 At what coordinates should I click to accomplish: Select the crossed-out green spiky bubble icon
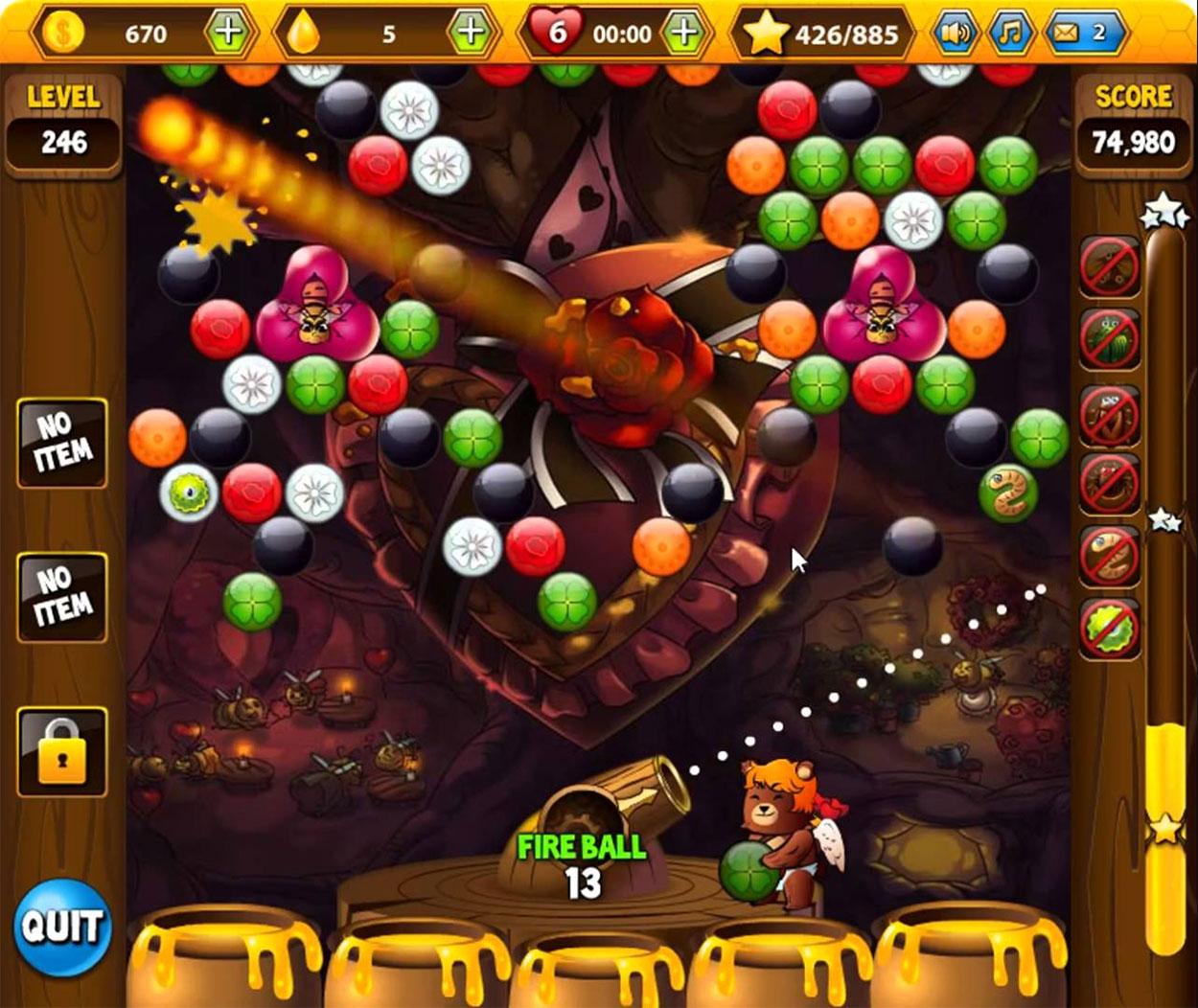click(1110, 629)
